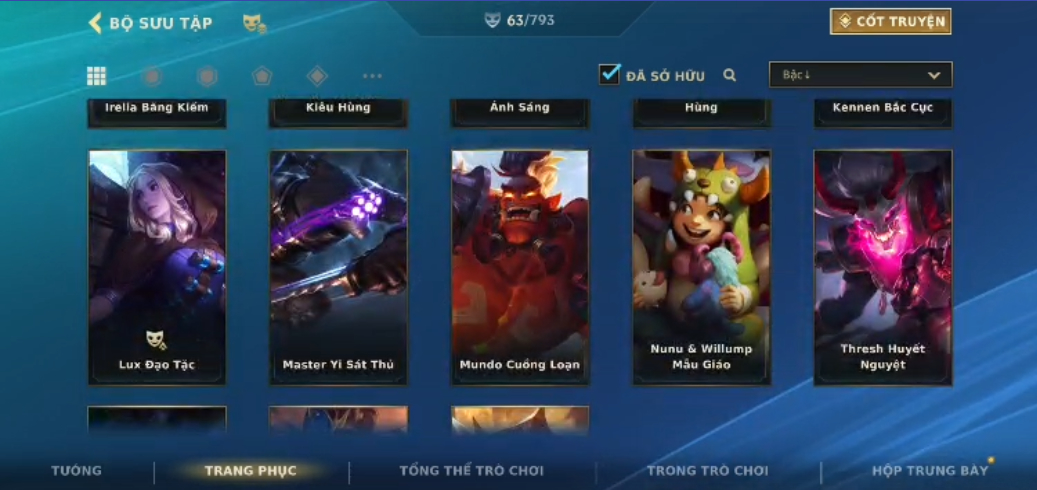The width and height of the screenshot is (1037, 490).
Task: Open the Bậc sort dropdown
Action: click(x=860, y=75)
